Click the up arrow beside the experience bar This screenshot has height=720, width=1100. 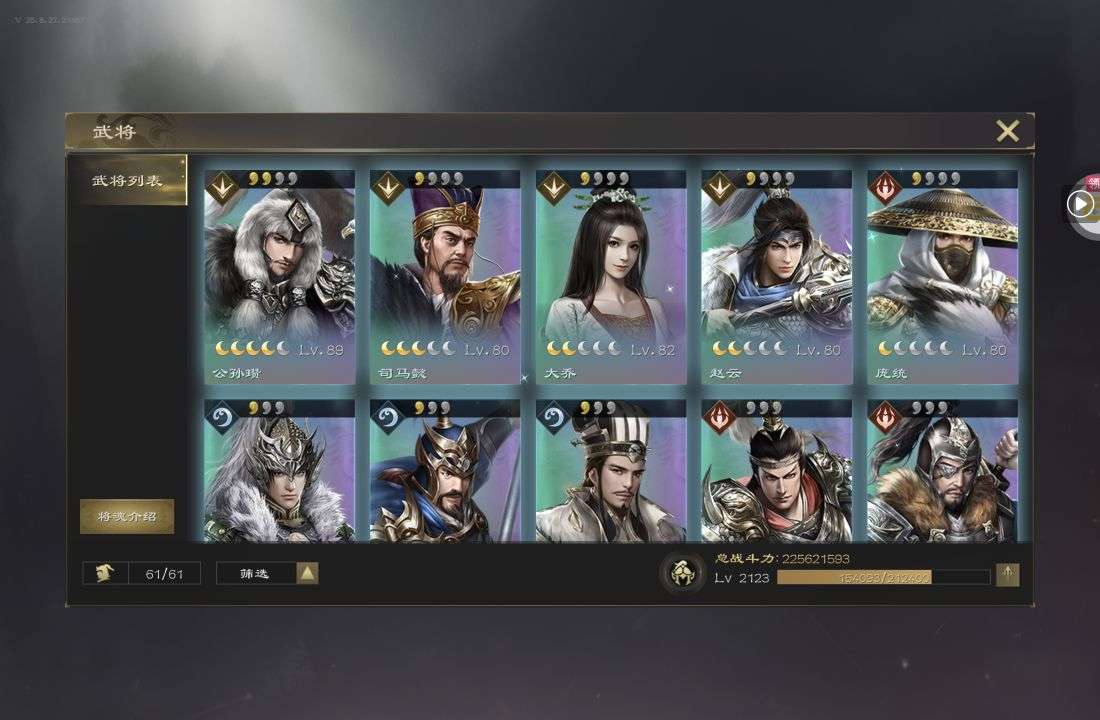pyautogui.click(x=1007, y=574)
